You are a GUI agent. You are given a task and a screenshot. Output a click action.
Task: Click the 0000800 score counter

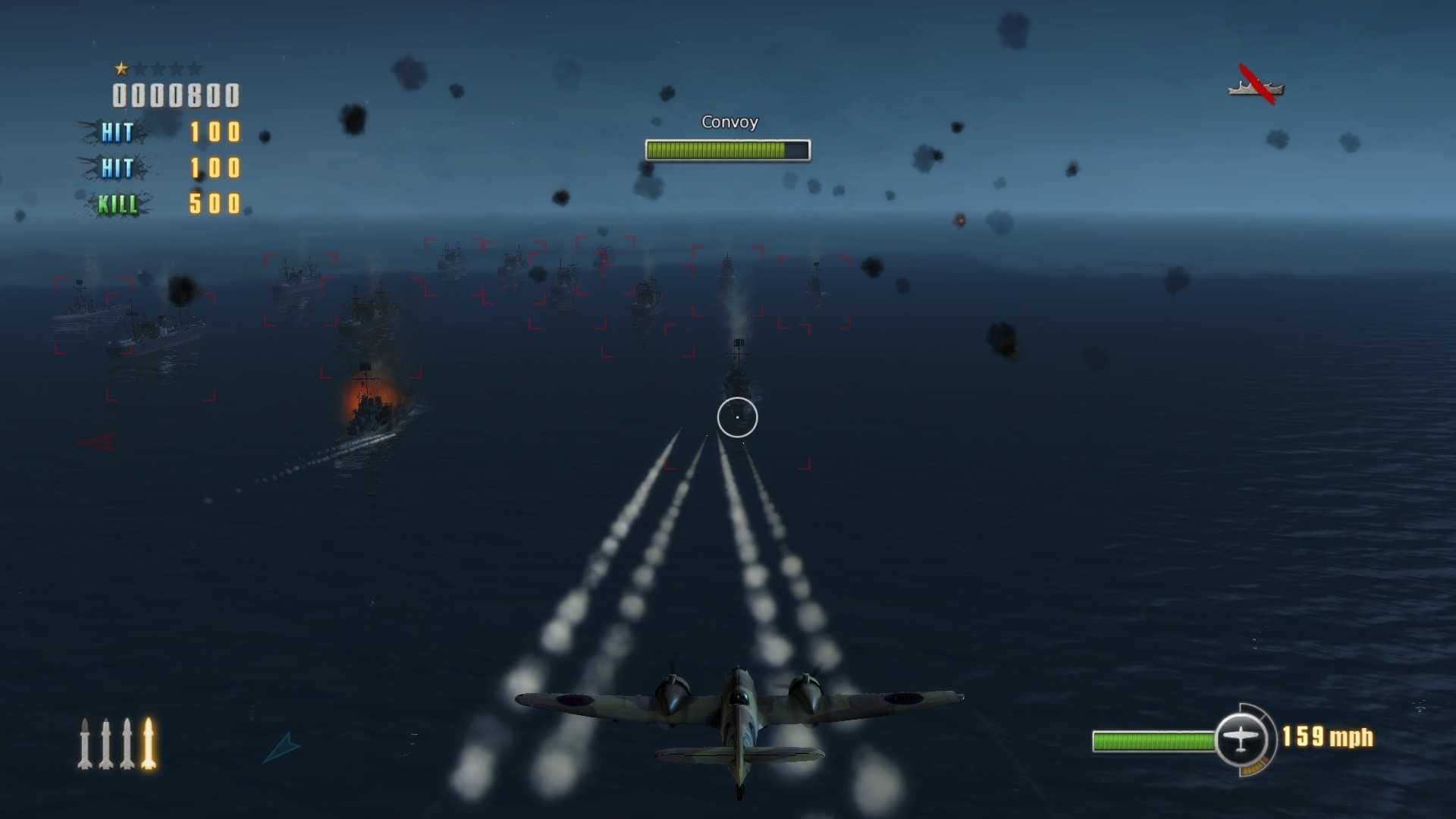(x=175, y=96)
